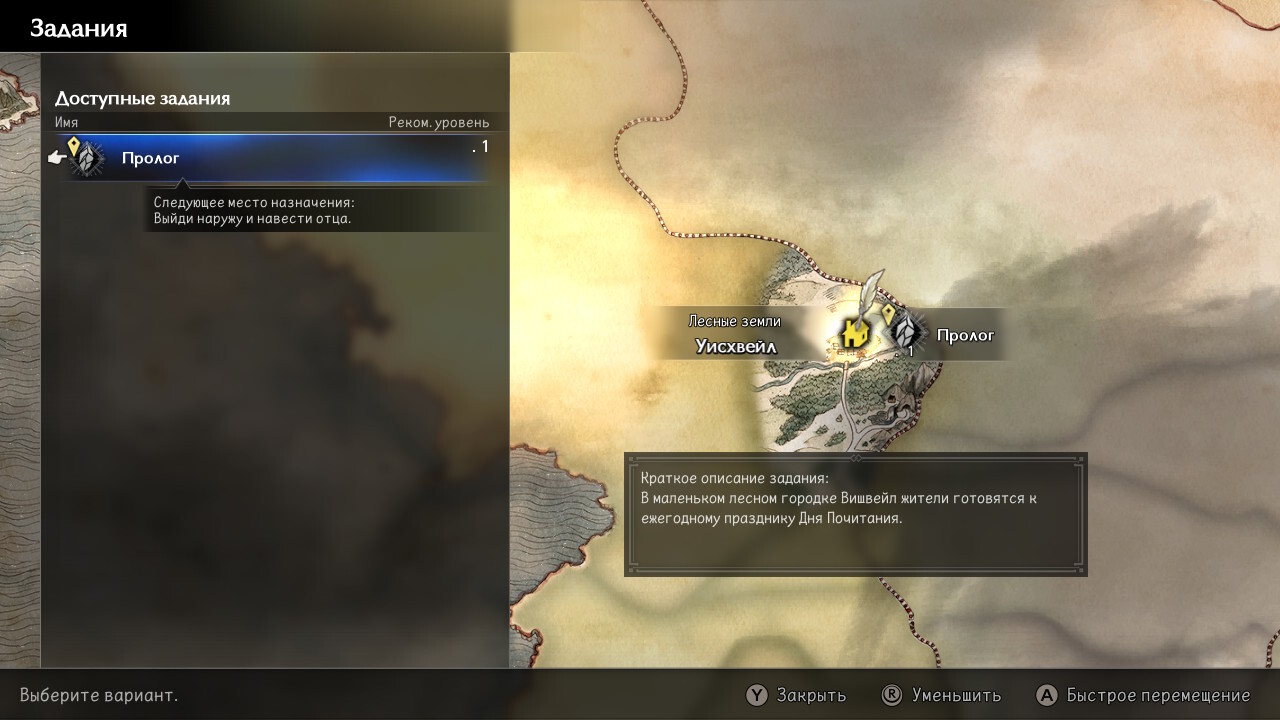The height and width of the screenshot is (720, 1280).
Task: Click the Уисхвейл location label on the map
Action: 736,347
